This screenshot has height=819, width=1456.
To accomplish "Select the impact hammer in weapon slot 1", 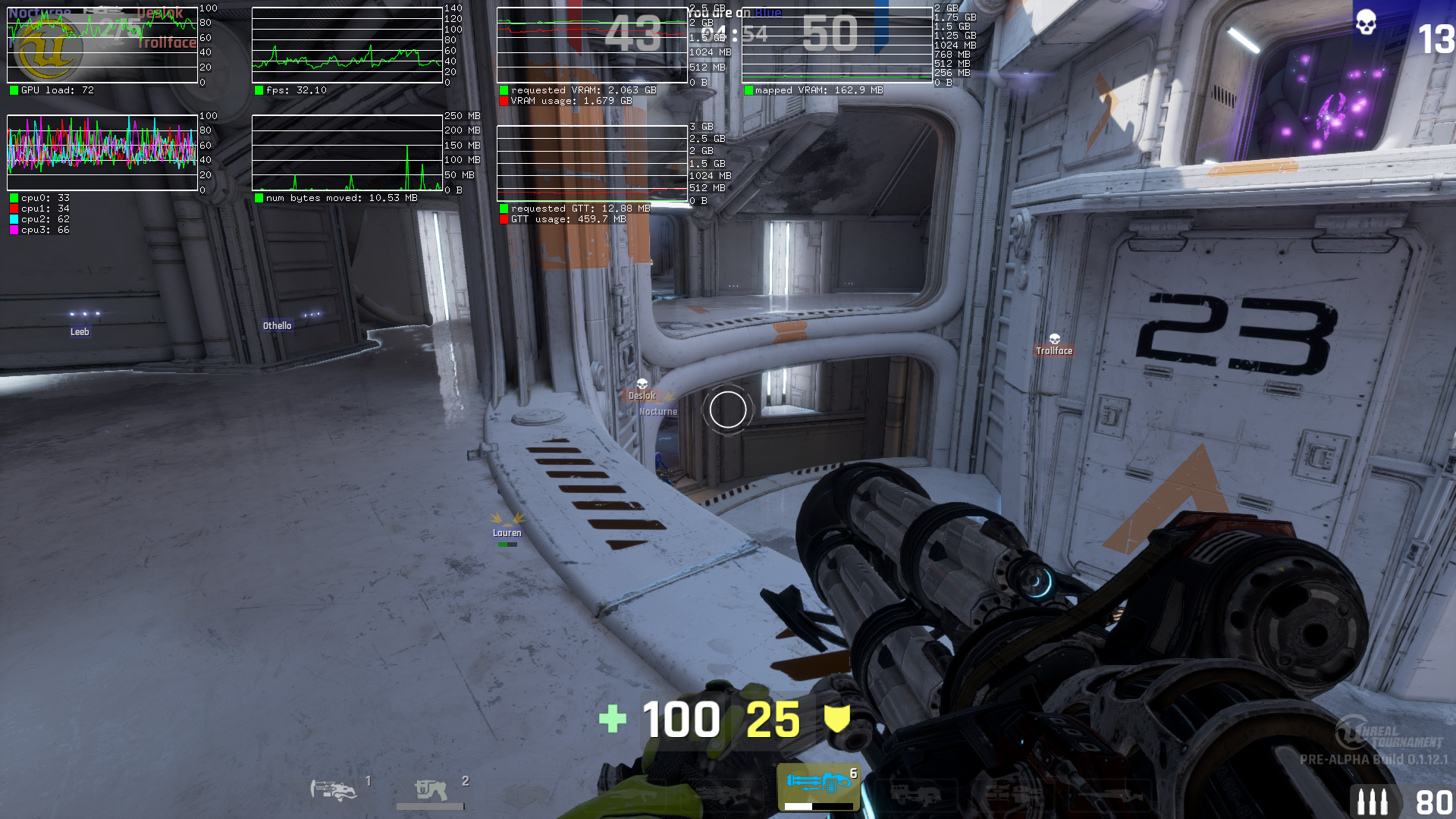I will coord(334,790).
